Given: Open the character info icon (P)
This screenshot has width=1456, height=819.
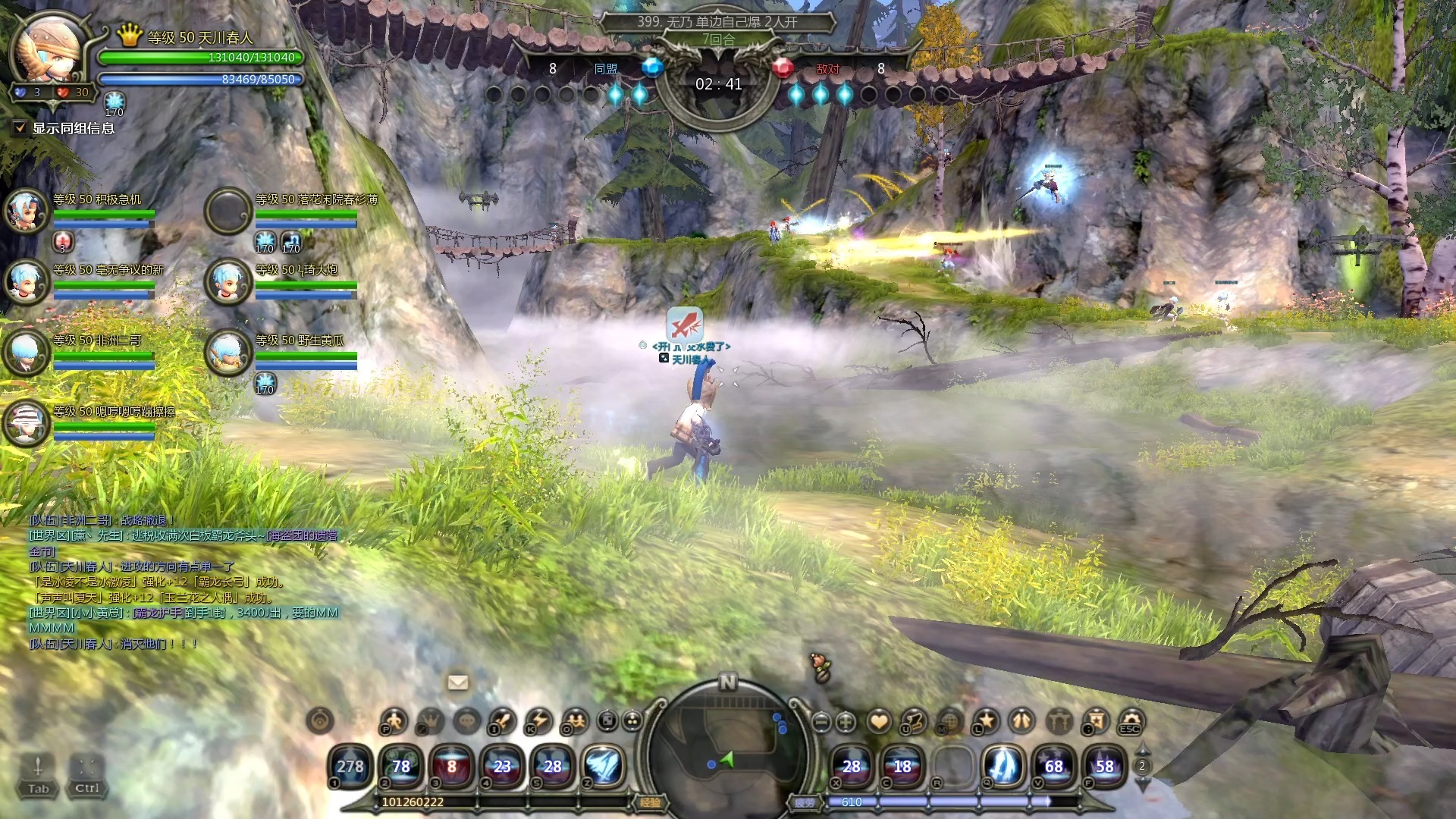Looking at the screenshot, I should pyautogui.click(x=394, y=720).
